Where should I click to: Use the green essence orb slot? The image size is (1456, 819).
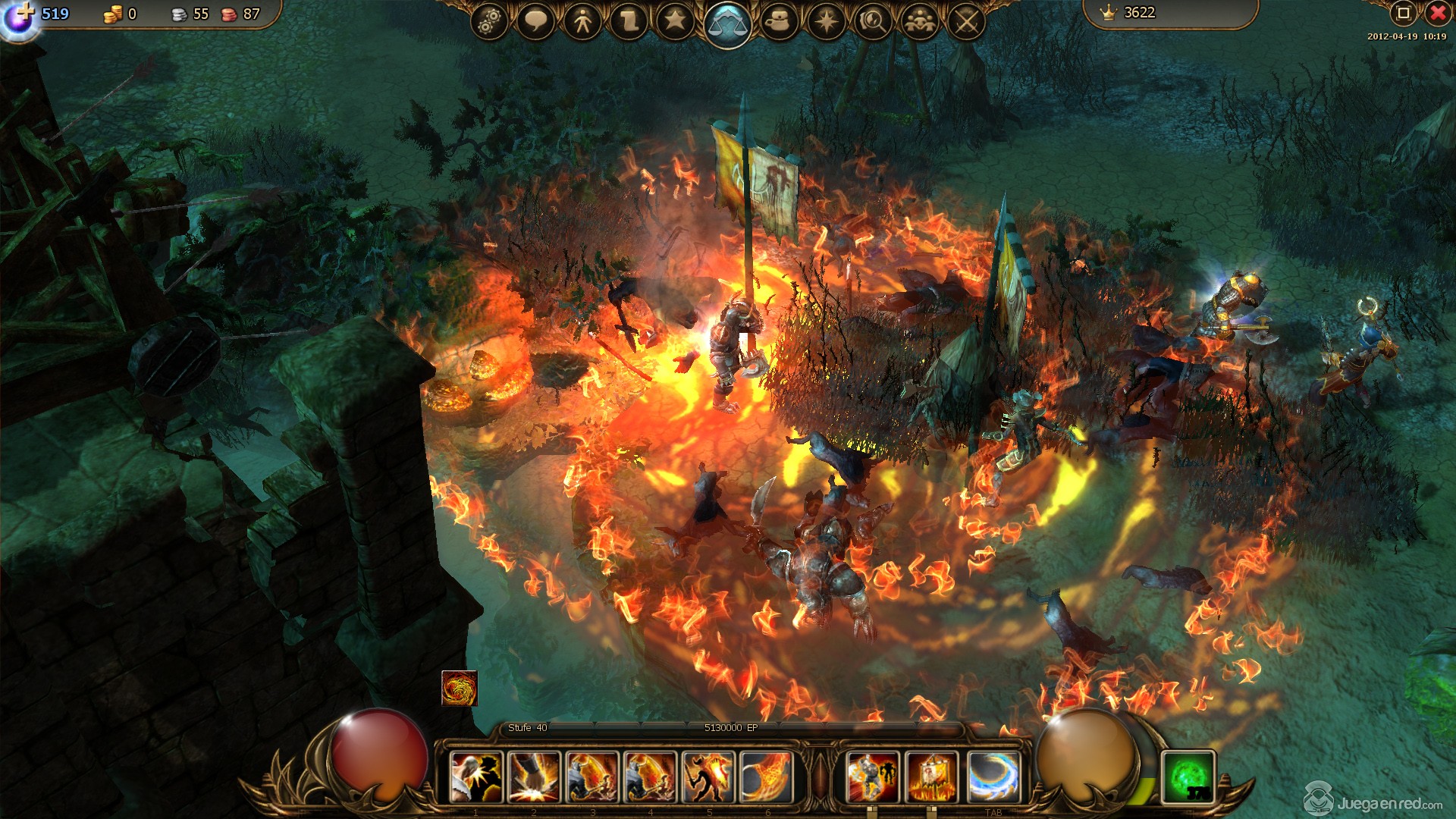click(x=1188, y=777)
